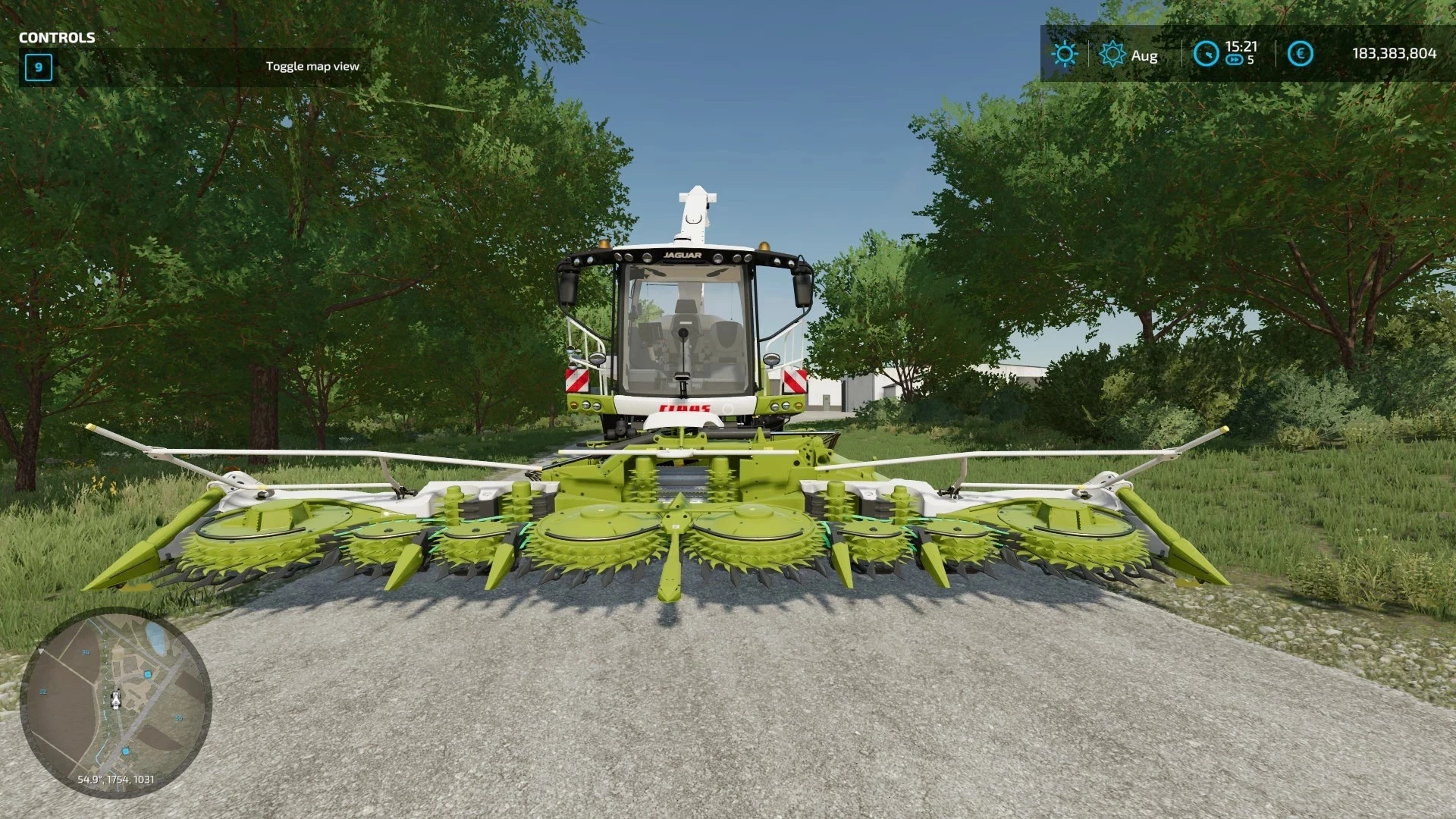Click field 56 region on the minimap
This screenshot has height=819, width=1456.
pyautogui.click(x=179, y=718)
